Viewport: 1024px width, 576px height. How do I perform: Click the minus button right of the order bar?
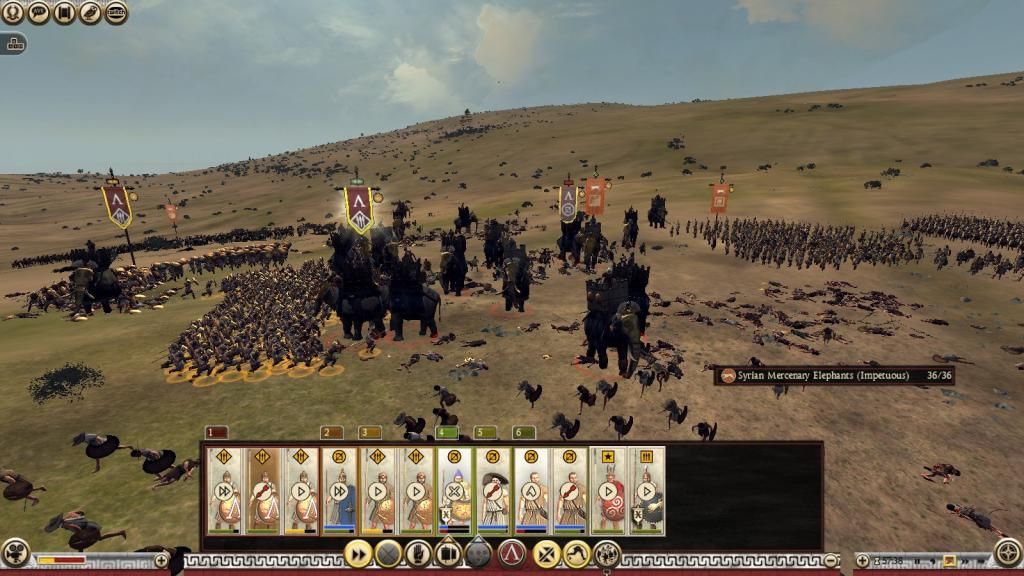[x=830, y=560]
